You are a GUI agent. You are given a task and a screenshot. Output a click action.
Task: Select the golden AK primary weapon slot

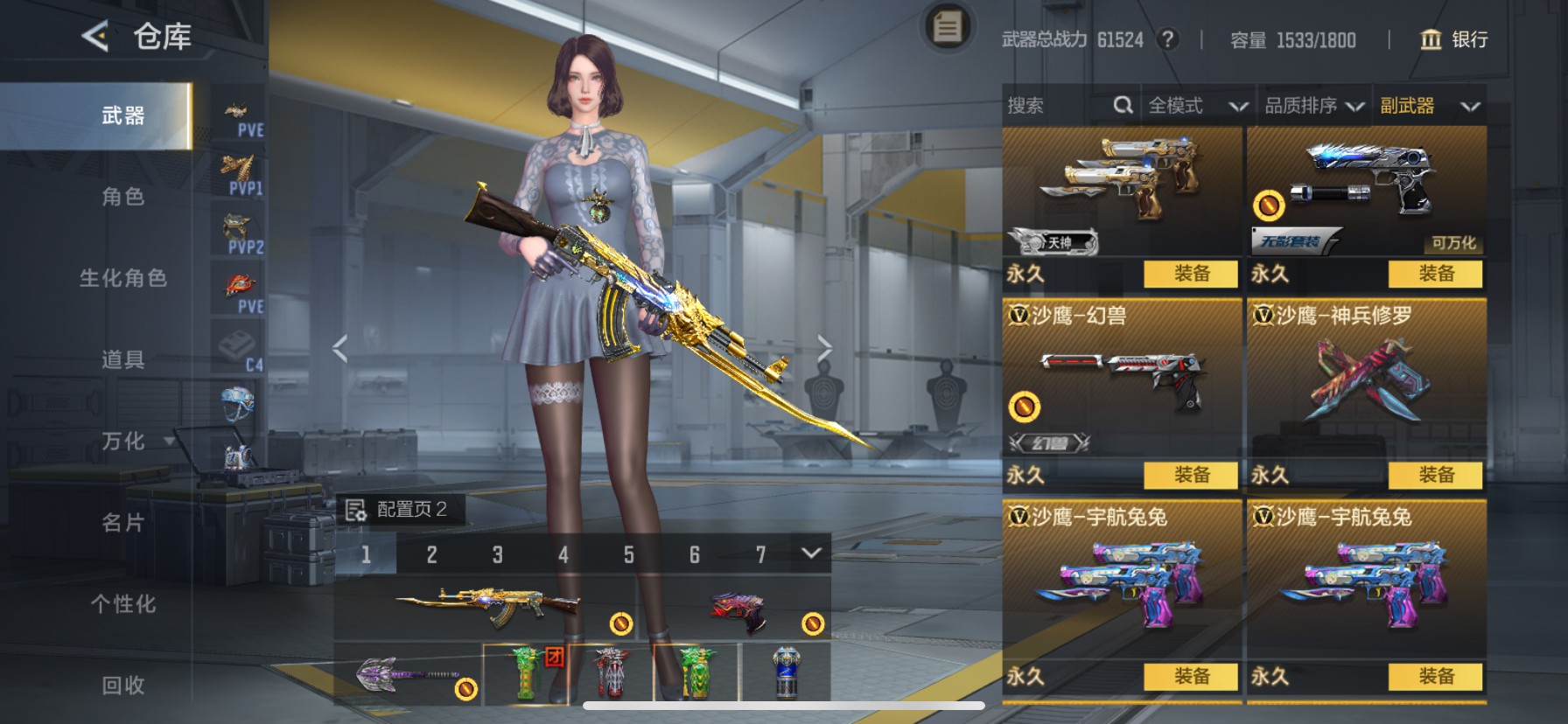click(x=486, y=605)
